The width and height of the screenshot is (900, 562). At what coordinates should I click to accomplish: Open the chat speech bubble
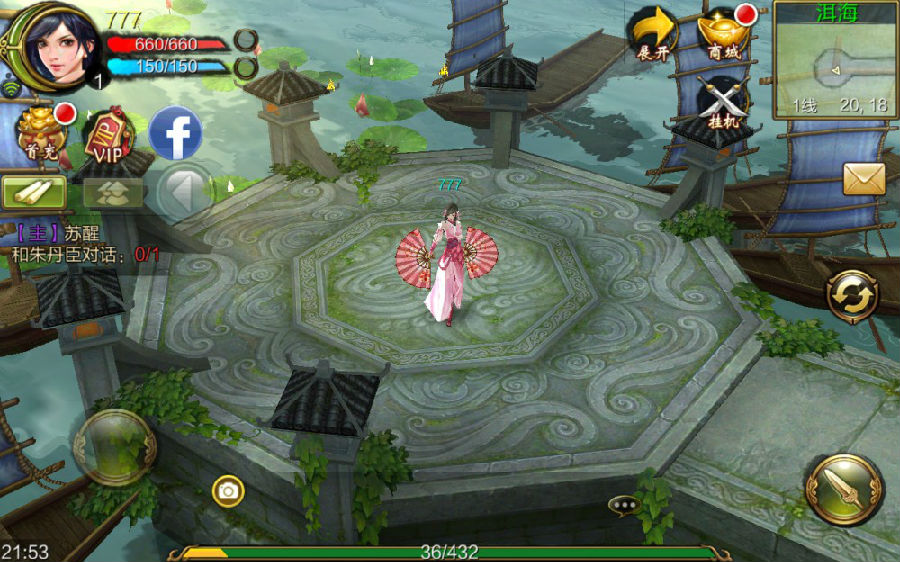(x=625, y=506)
